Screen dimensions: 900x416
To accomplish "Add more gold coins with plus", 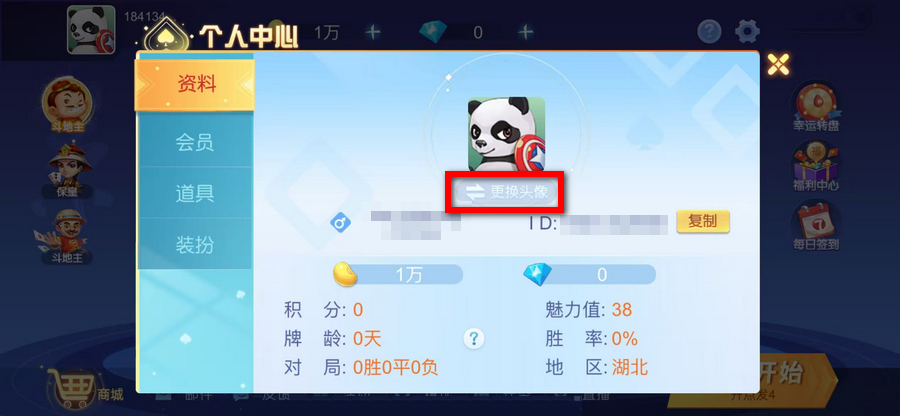I will [373, 32].
